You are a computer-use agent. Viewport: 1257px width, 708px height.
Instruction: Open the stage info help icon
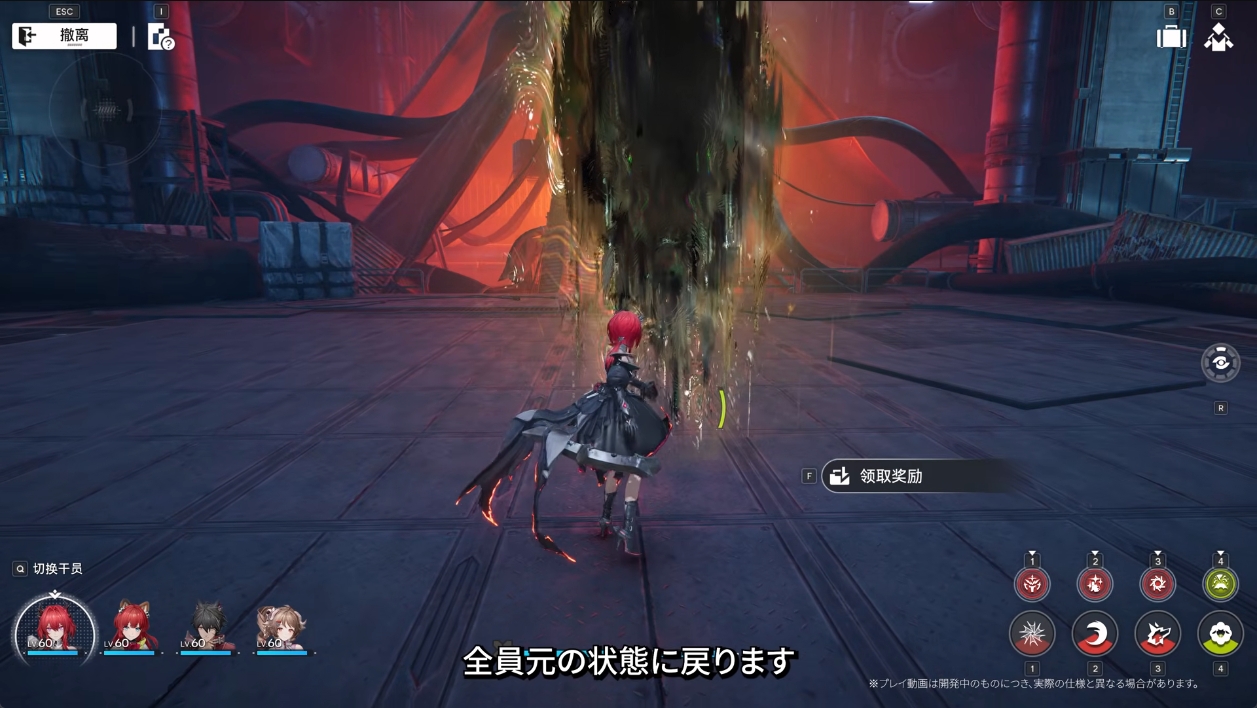coord(160,37)
